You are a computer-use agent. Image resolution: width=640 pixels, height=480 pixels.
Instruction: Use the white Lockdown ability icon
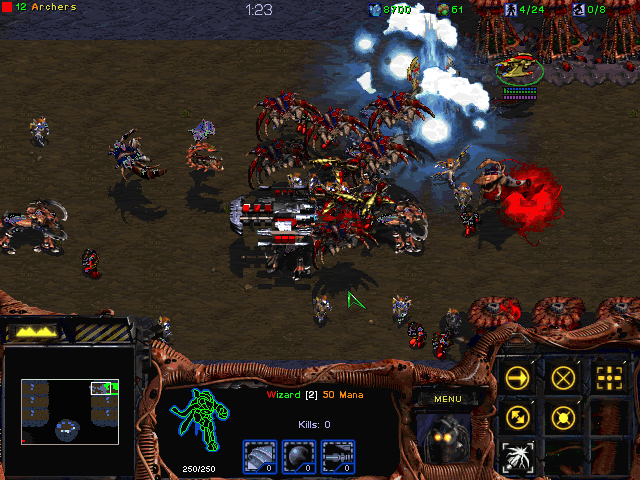518,455
